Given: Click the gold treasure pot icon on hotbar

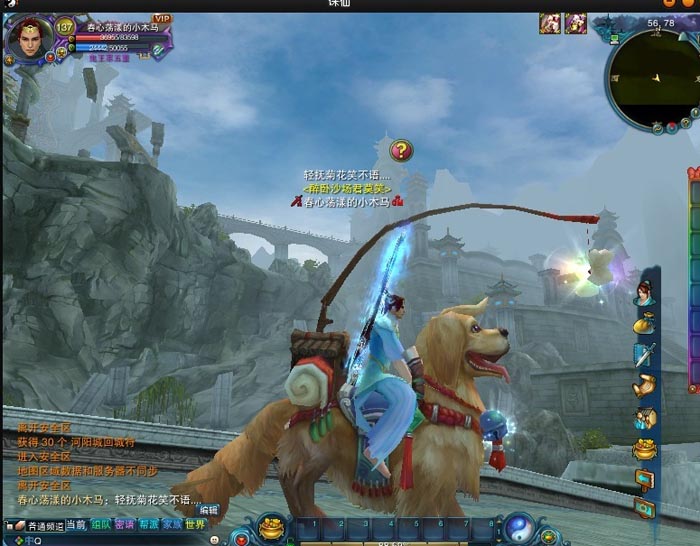Looking at the screenshot, I should pos(270,526).
